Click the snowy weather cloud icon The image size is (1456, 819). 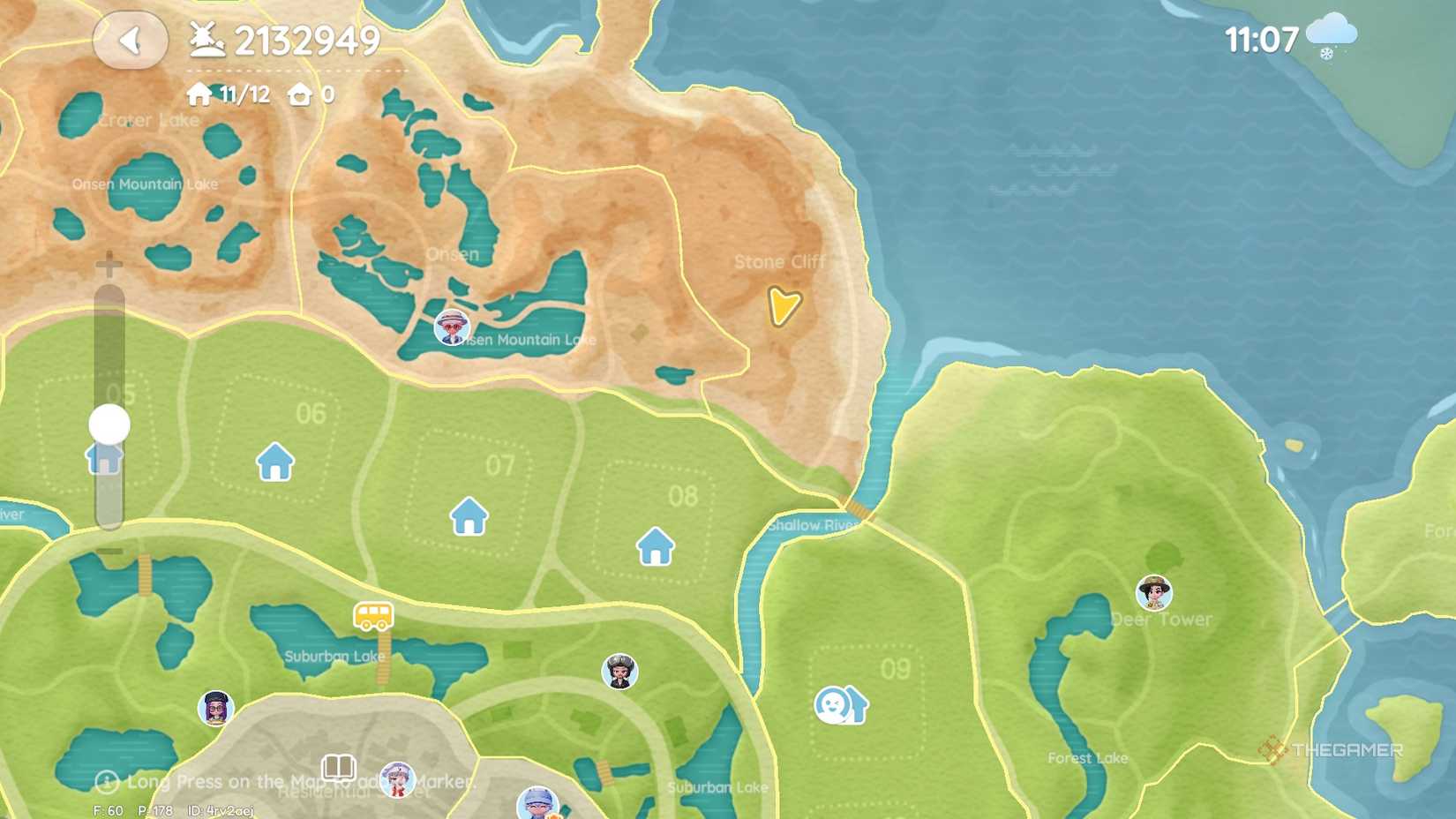[1331, 34]
